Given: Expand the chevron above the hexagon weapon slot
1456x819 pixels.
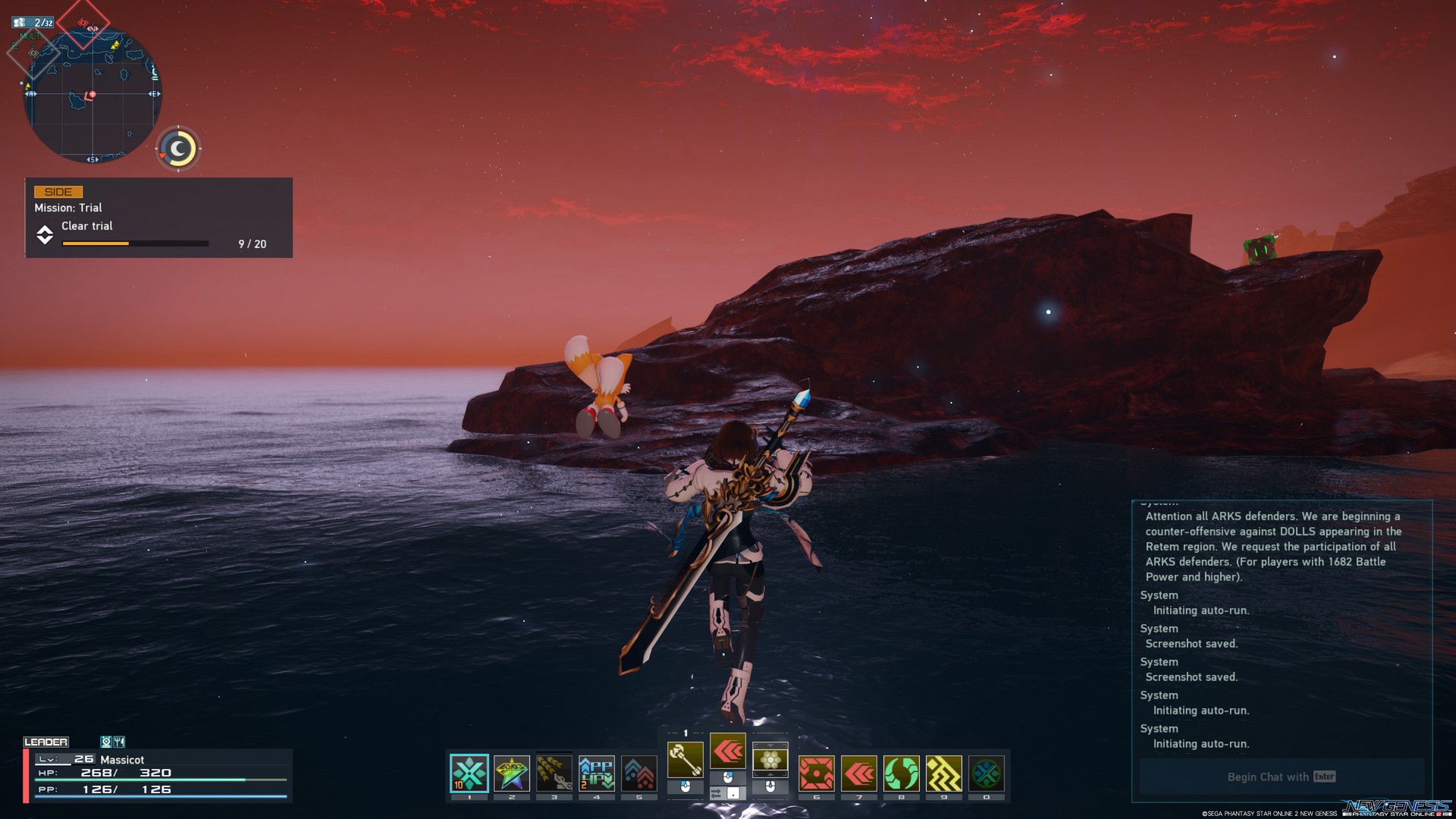Looking at the screenshot, I should (770, 745).
